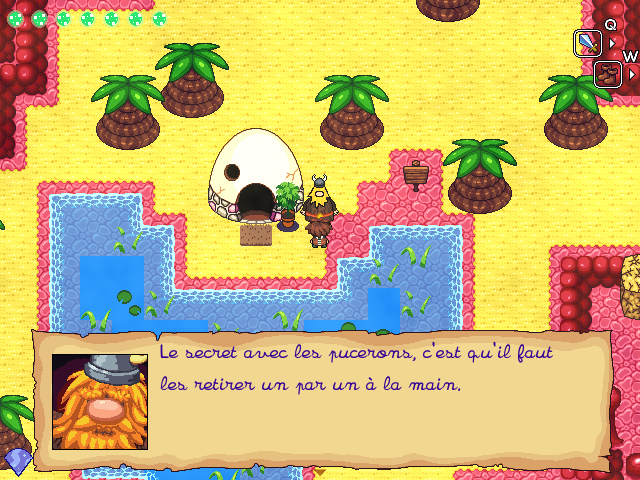Click the blue gem icon
The height and width of the screenshot is (480, 640).
click(17, 460)
